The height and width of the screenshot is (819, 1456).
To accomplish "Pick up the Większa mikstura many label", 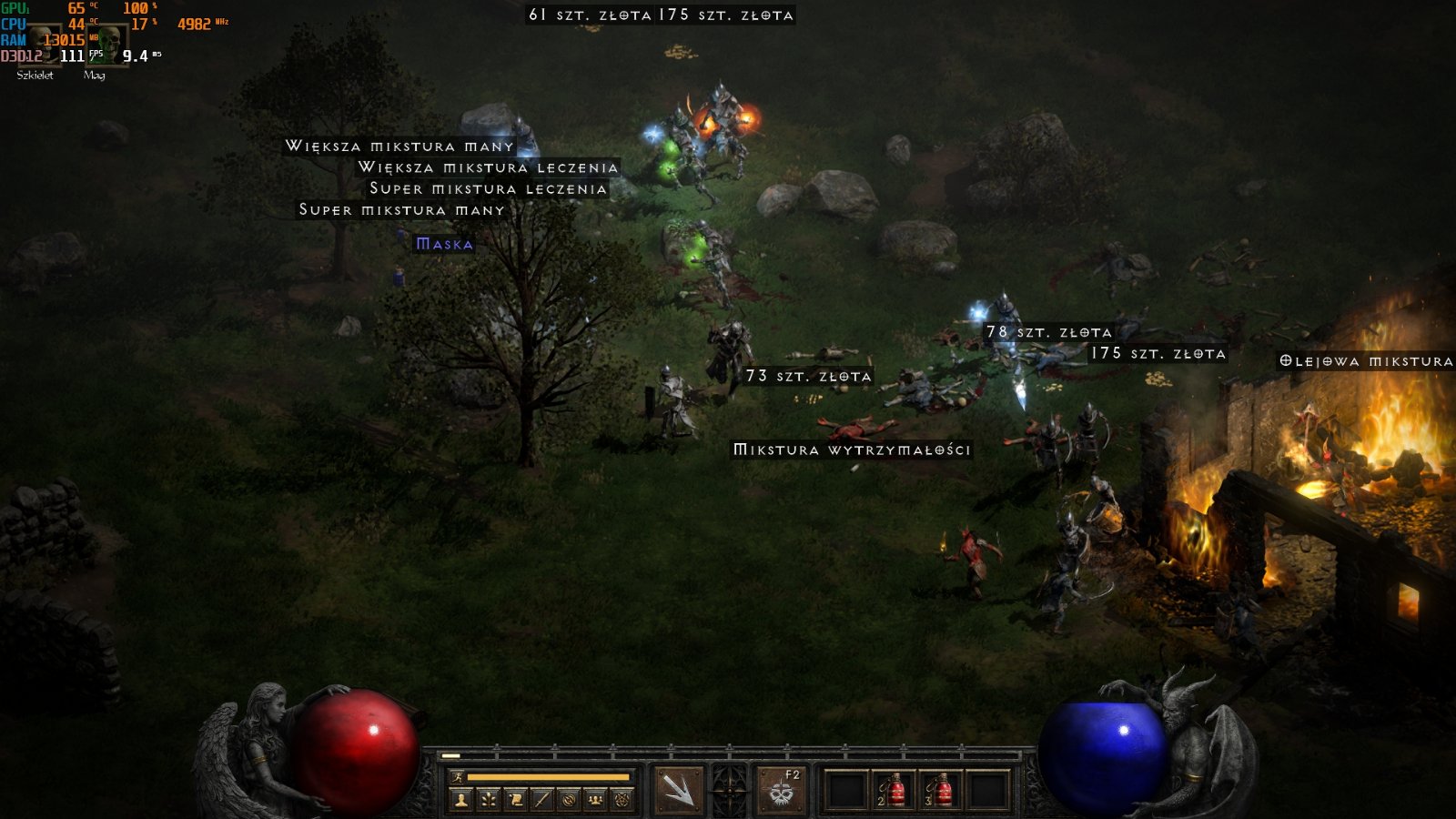I will coord(399,146).
